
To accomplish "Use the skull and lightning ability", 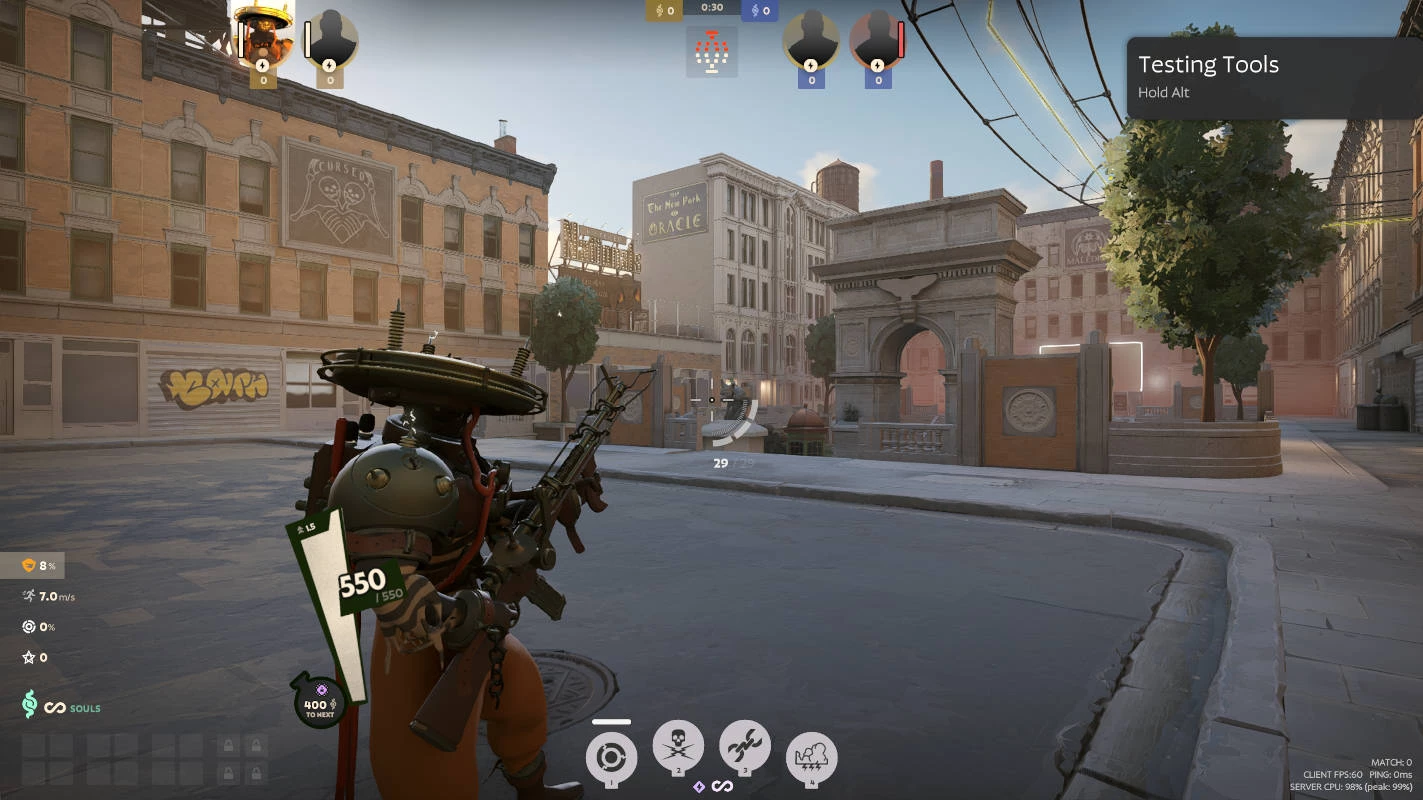I will point(678,747).
